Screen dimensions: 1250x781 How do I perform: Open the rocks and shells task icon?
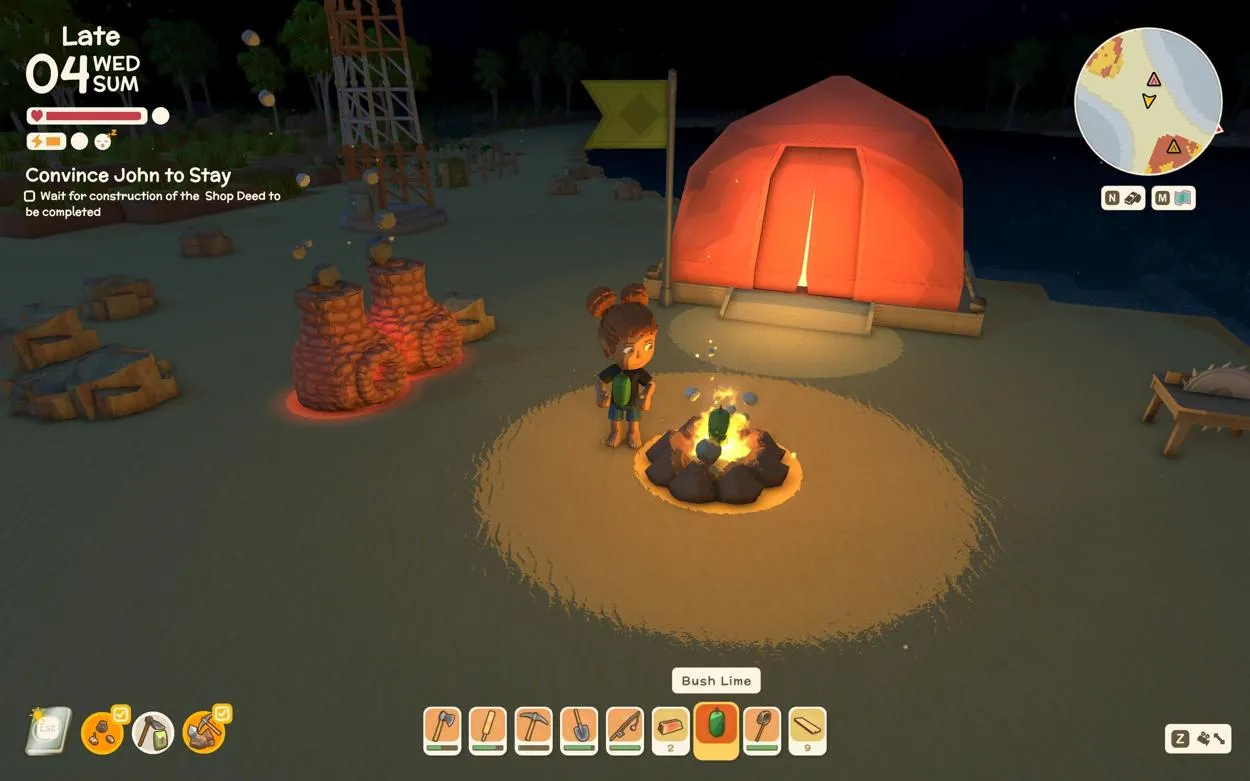pos(100,732)
